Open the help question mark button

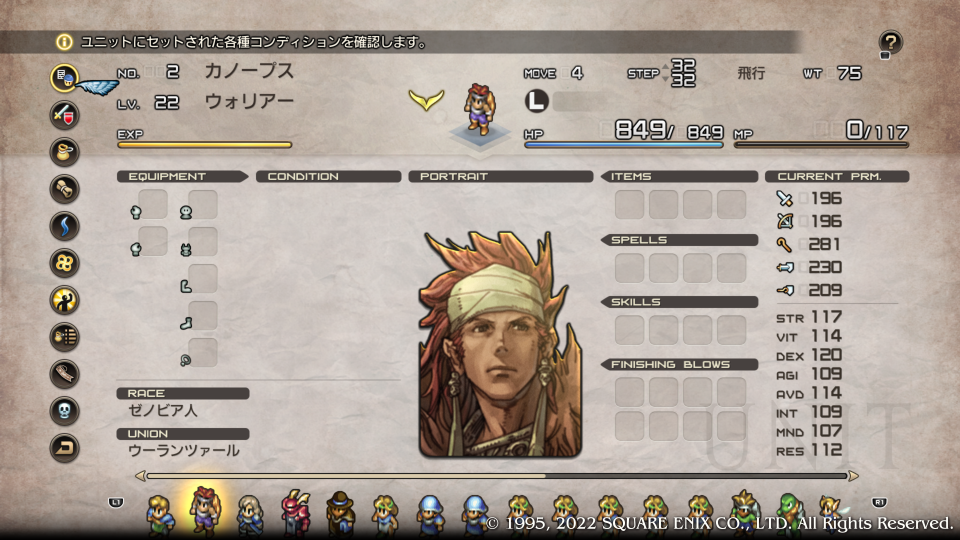pos(890,42)
